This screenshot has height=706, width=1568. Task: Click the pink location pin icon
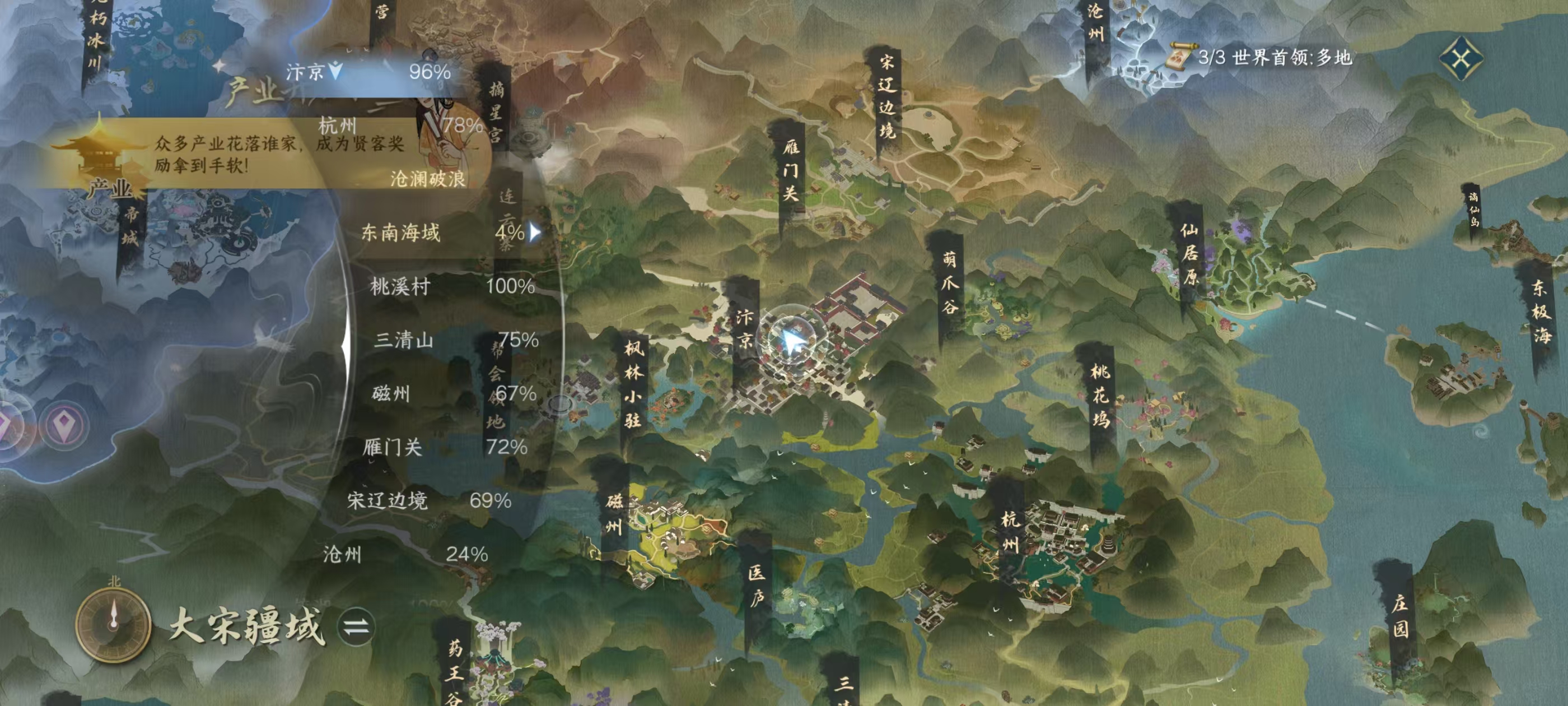(64, 425)
